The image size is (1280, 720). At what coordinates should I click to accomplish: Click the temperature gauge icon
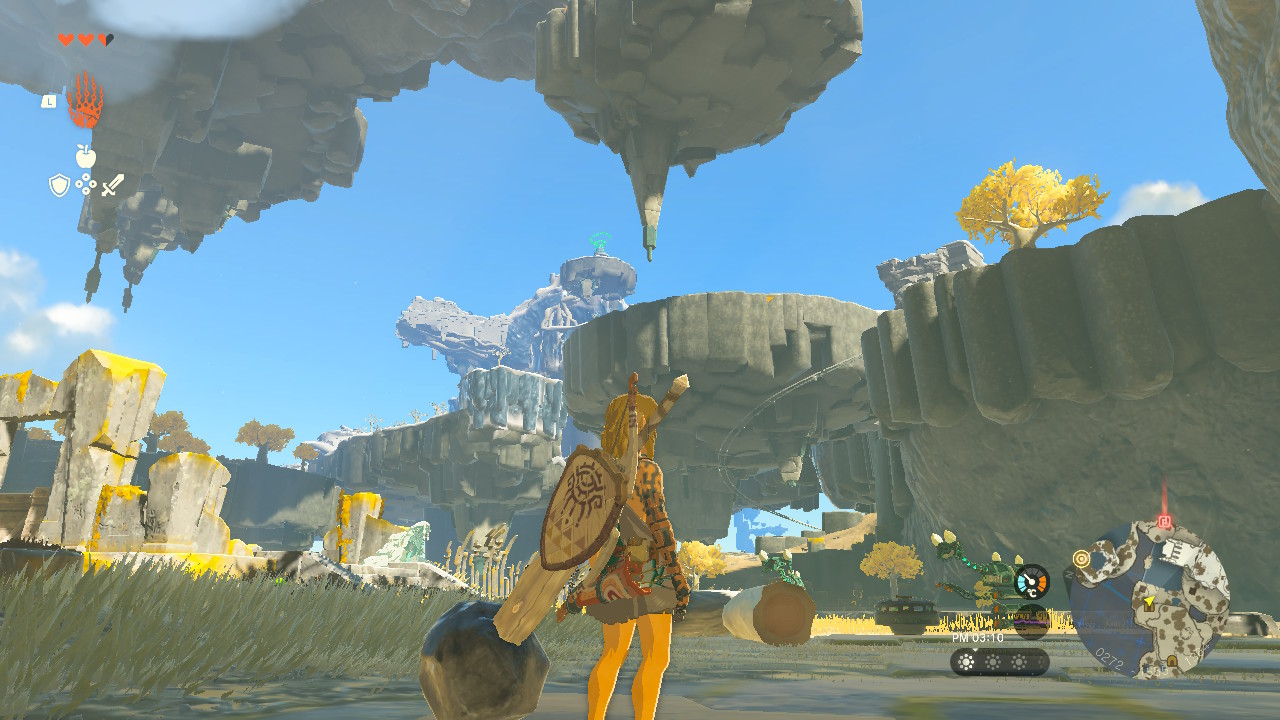coord(1031,581)
